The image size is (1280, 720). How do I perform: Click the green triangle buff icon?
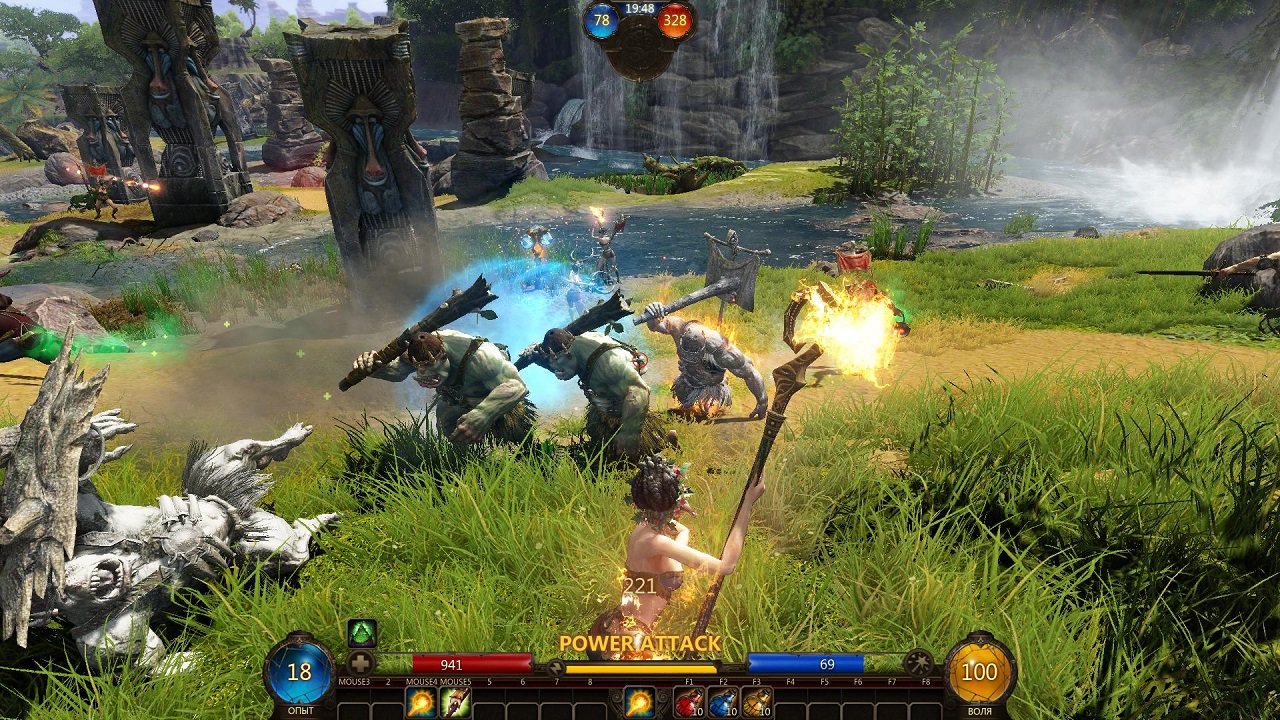click(361, 634)
